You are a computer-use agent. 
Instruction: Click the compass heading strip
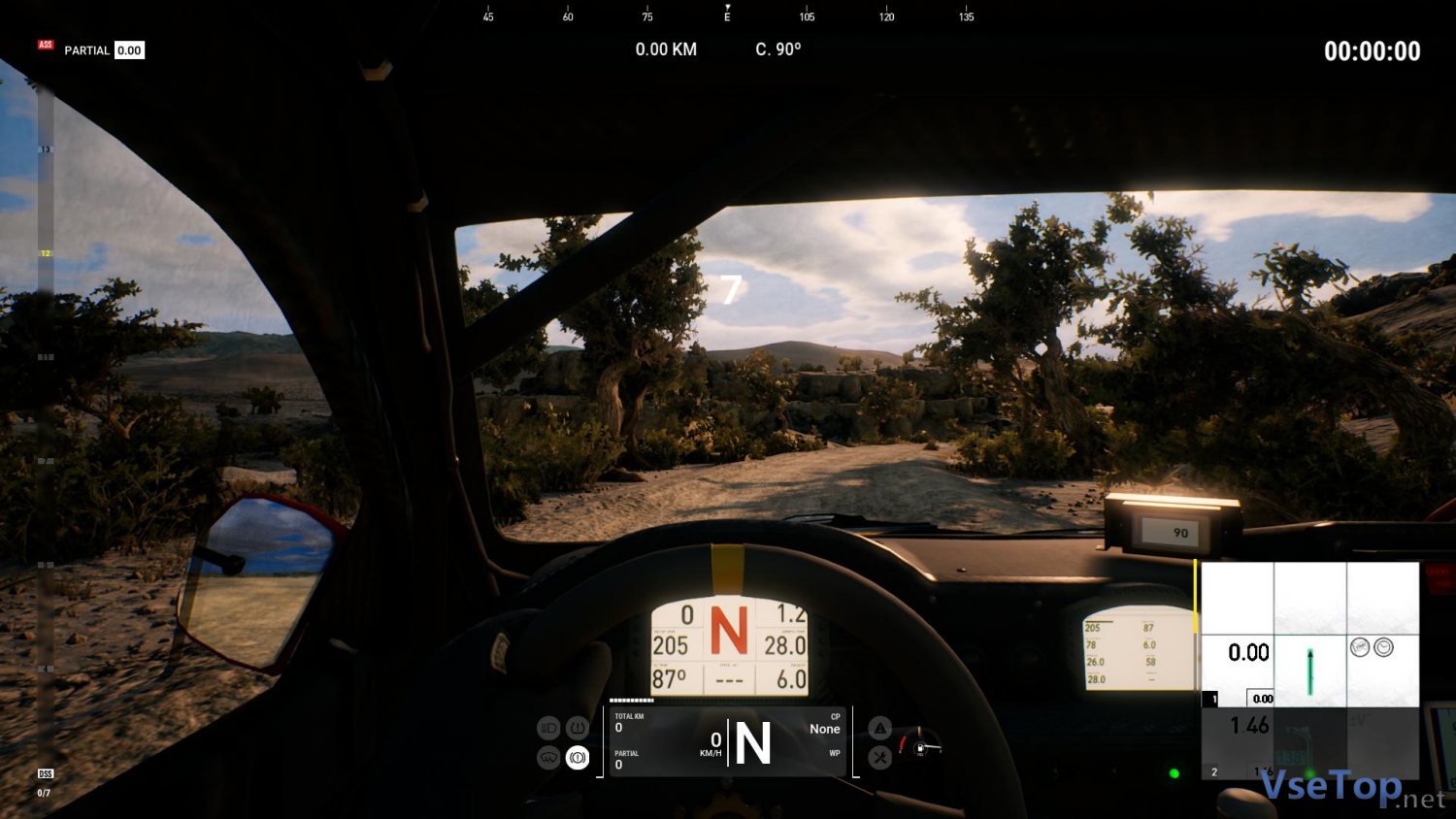(x=727, y=15)
